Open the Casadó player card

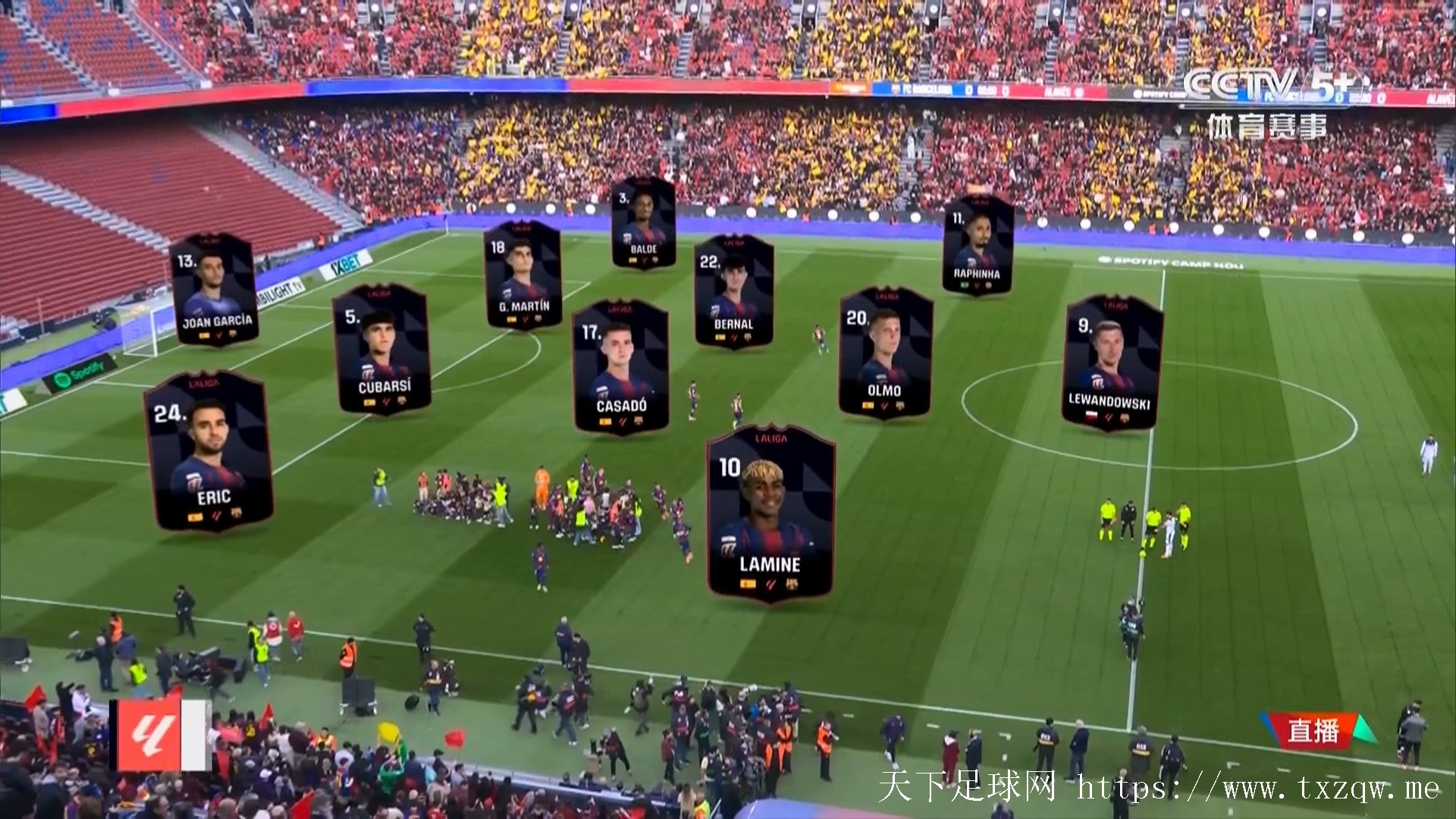click(x=620, y=368)
